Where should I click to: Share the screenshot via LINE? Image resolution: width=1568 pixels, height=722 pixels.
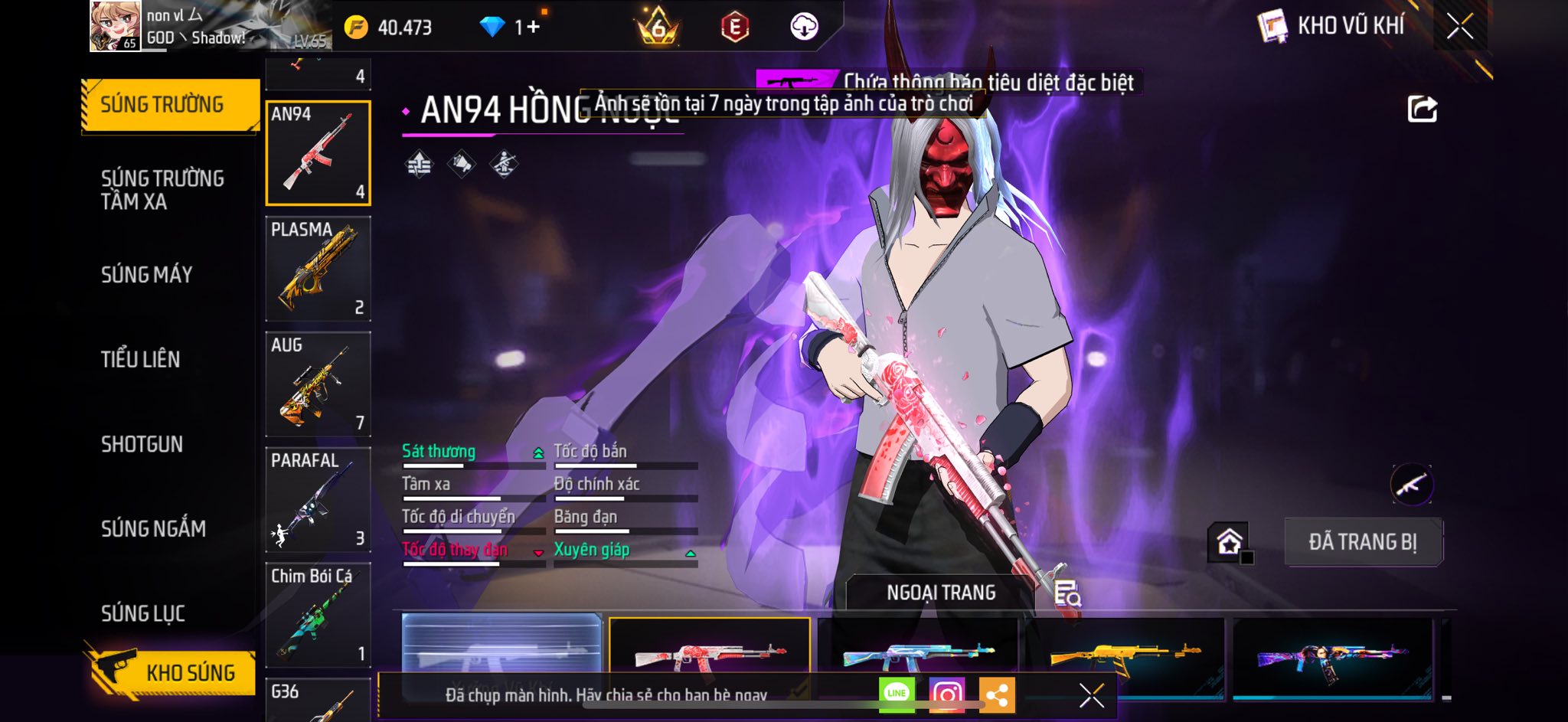(x=897, y=694)
